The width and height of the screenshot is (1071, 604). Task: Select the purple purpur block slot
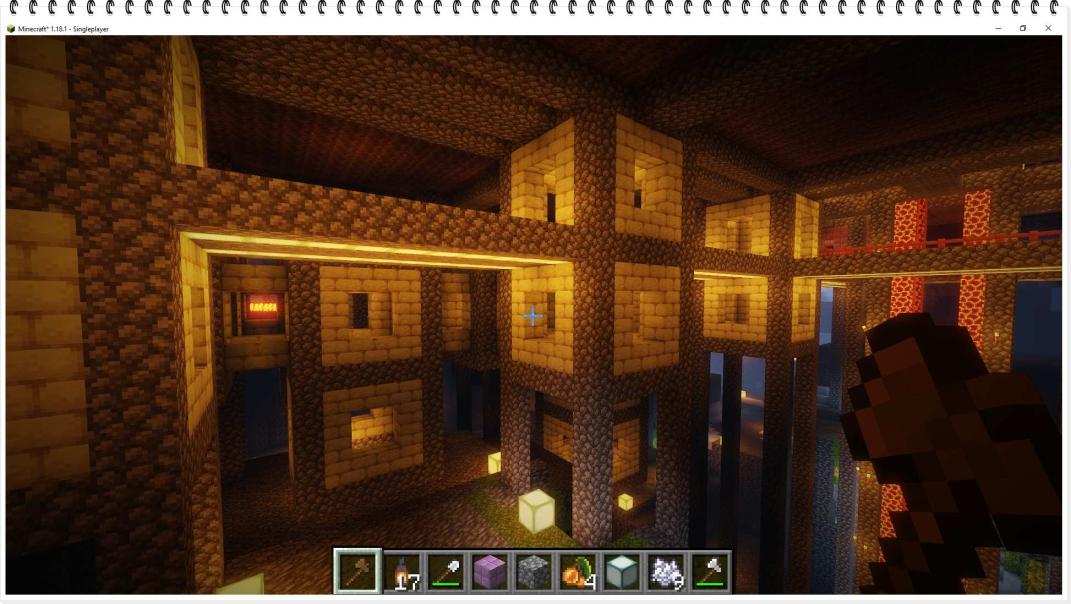click(x=490, y=571)
